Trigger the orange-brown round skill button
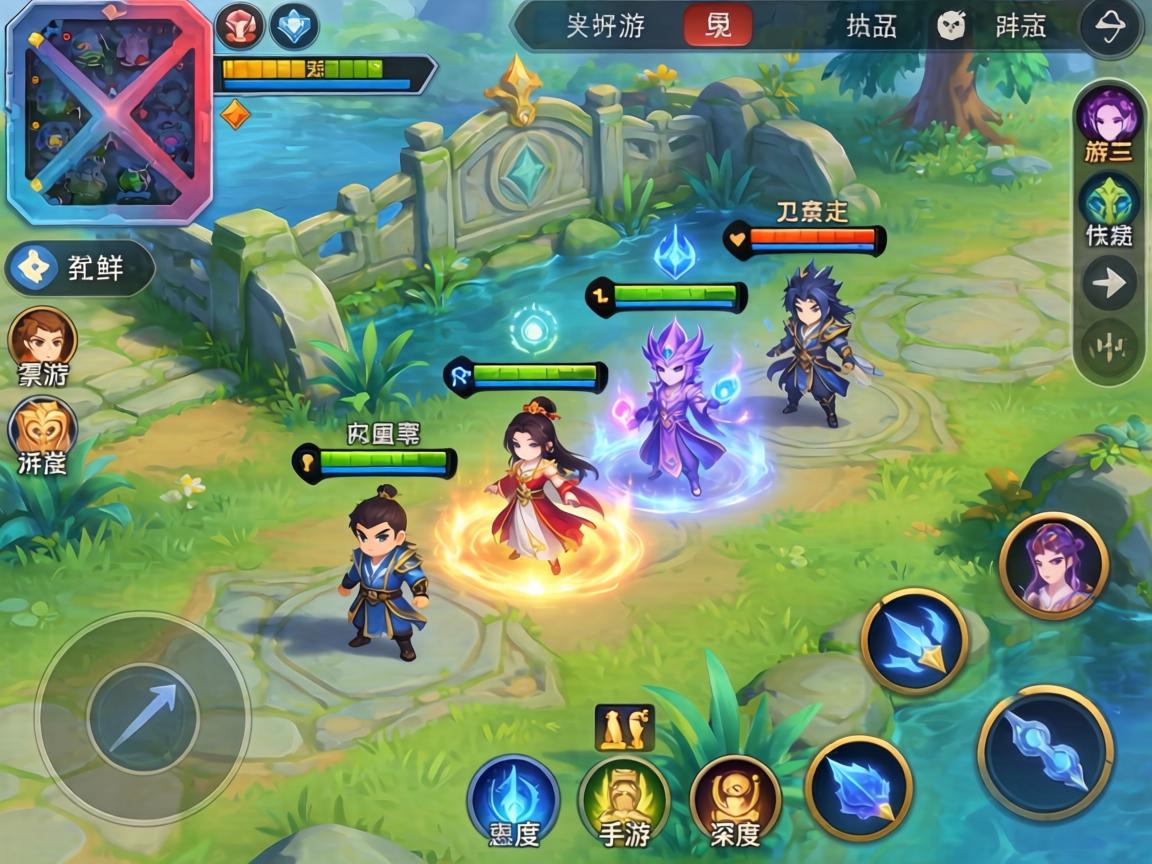The height and width of the screenshot is (864, 1152). click(735, 801)
